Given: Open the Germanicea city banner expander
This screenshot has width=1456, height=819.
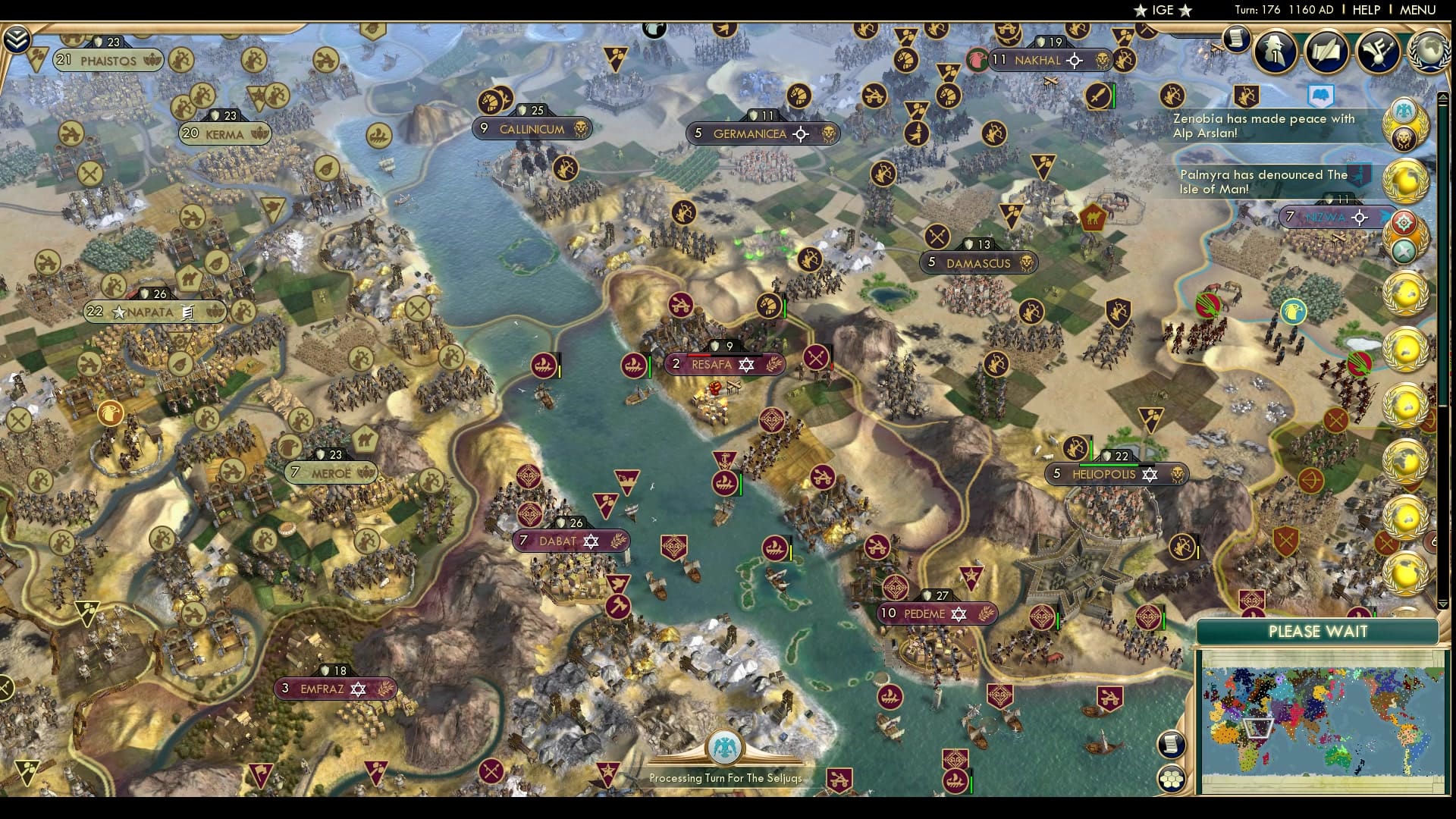Looking at the screenshot, I should click(801, 133).
